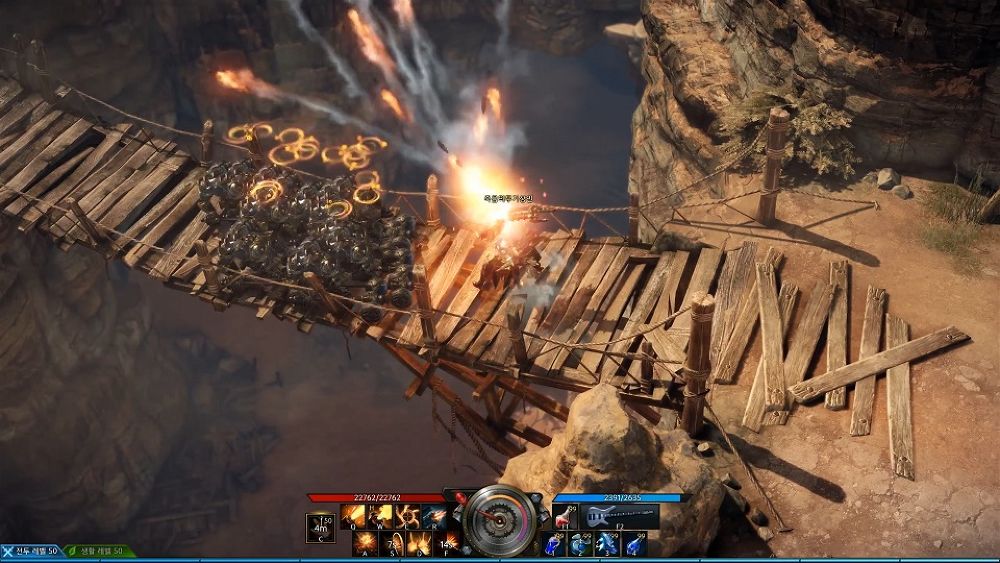
Task: Use the D skill slot
Action: point(419,544)
